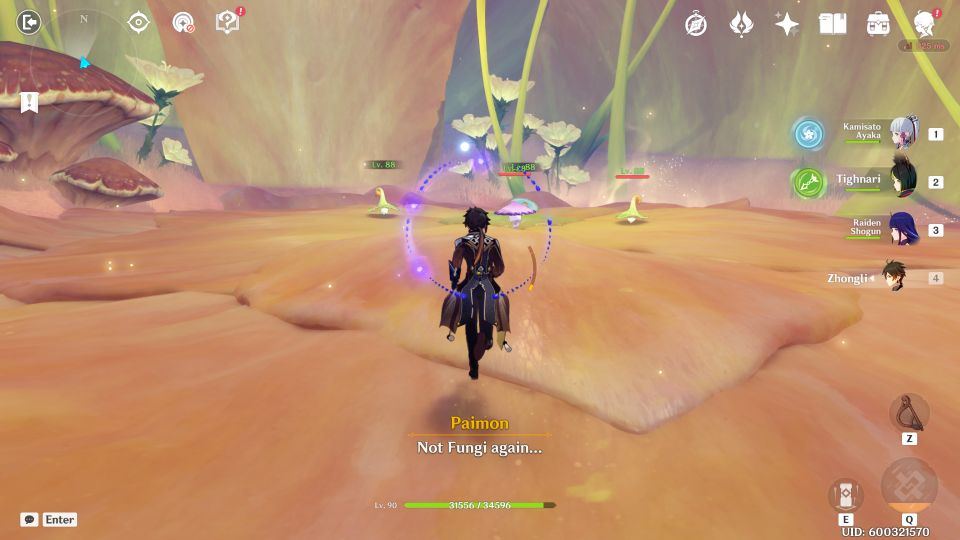The width and height of the screenshot is (960, 540).
Task: Activate Zhongli's elemental burst
Action: point(909,487)
